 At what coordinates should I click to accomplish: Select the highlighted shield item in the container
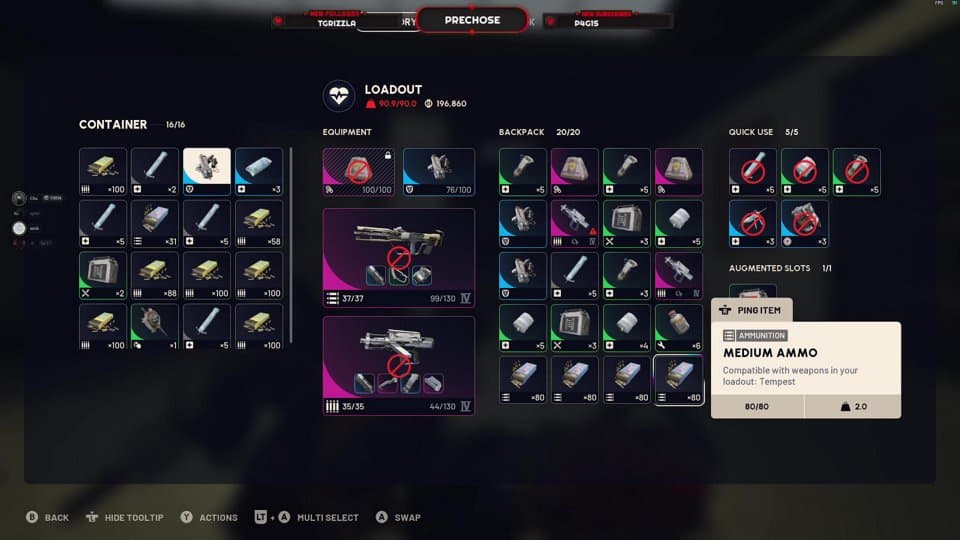207,172
